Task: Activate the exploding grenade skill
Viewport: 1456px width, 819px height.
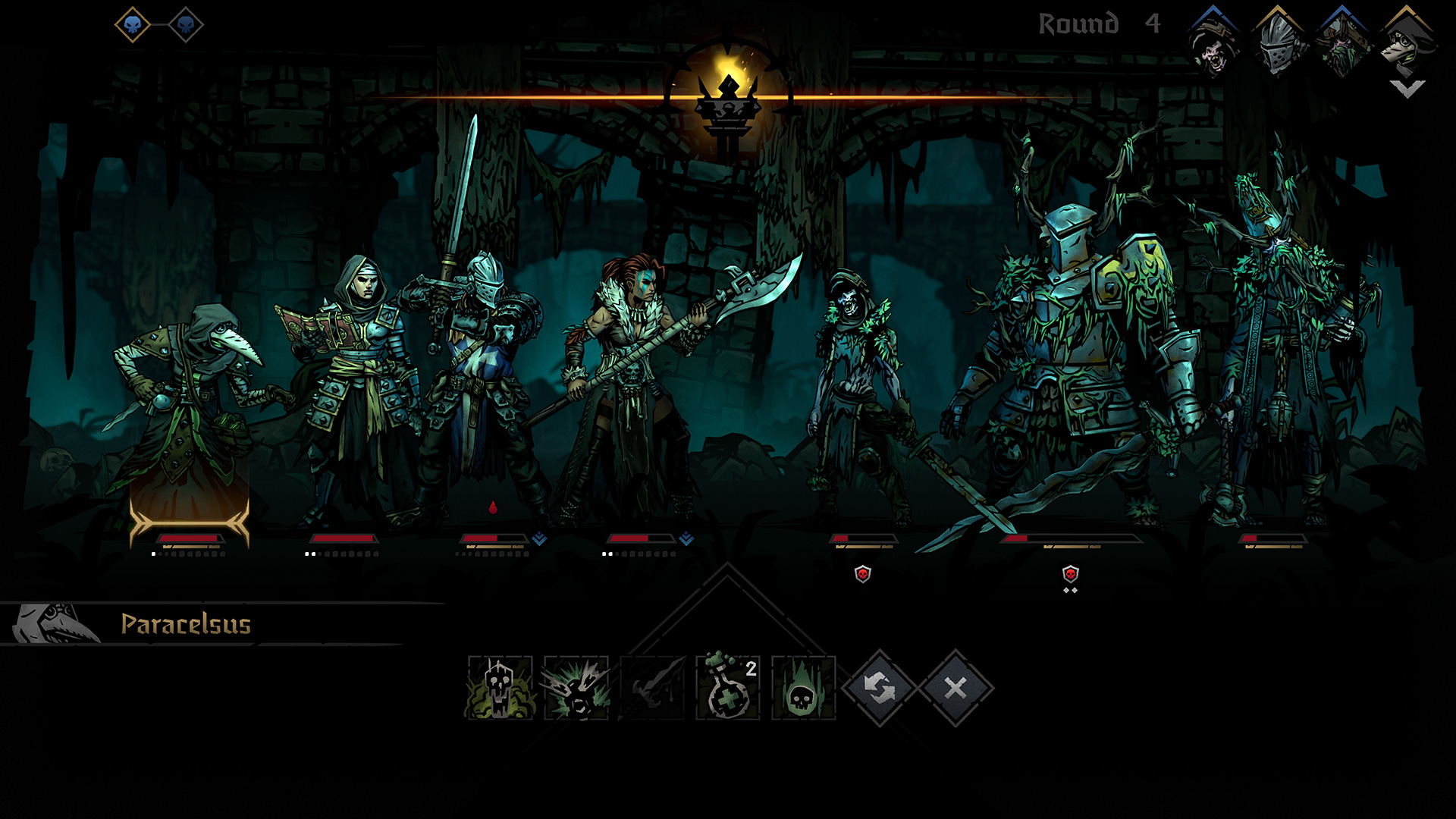Action: (x=576, y=688)
